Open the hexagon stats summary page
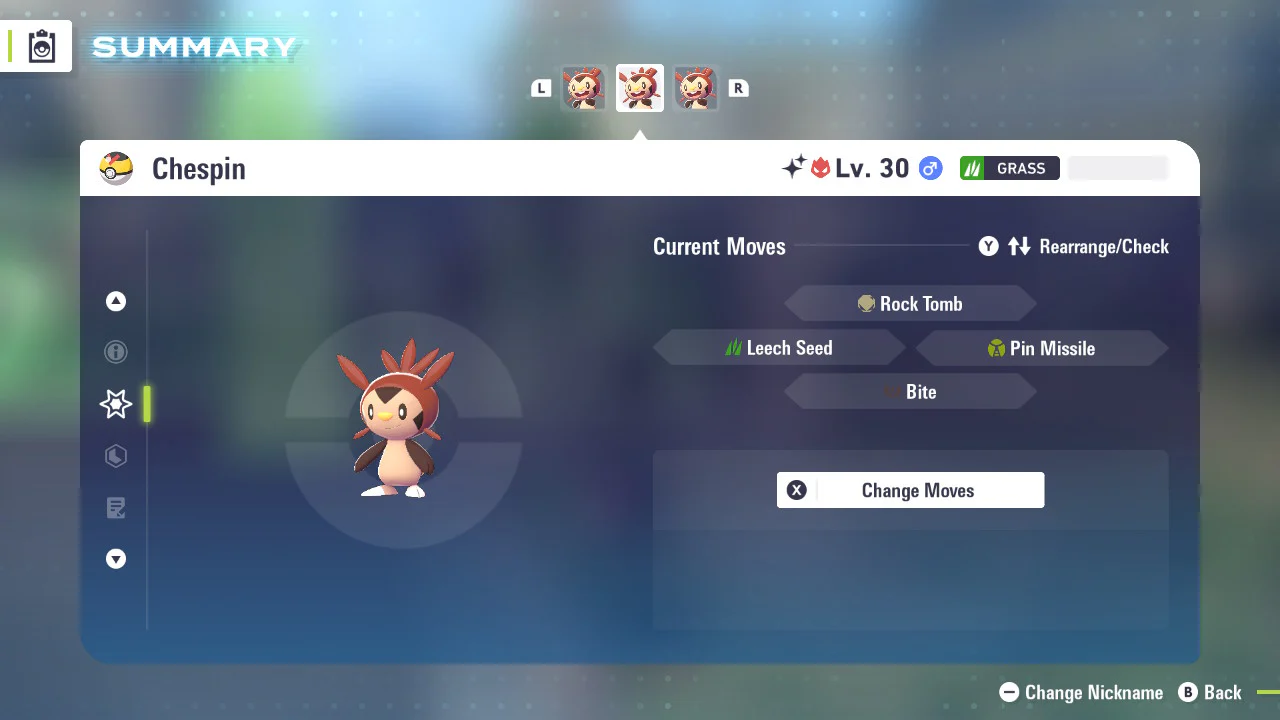Image resolution: width=1280 pixels, height=720 pixels. click(x=116, y=456)
